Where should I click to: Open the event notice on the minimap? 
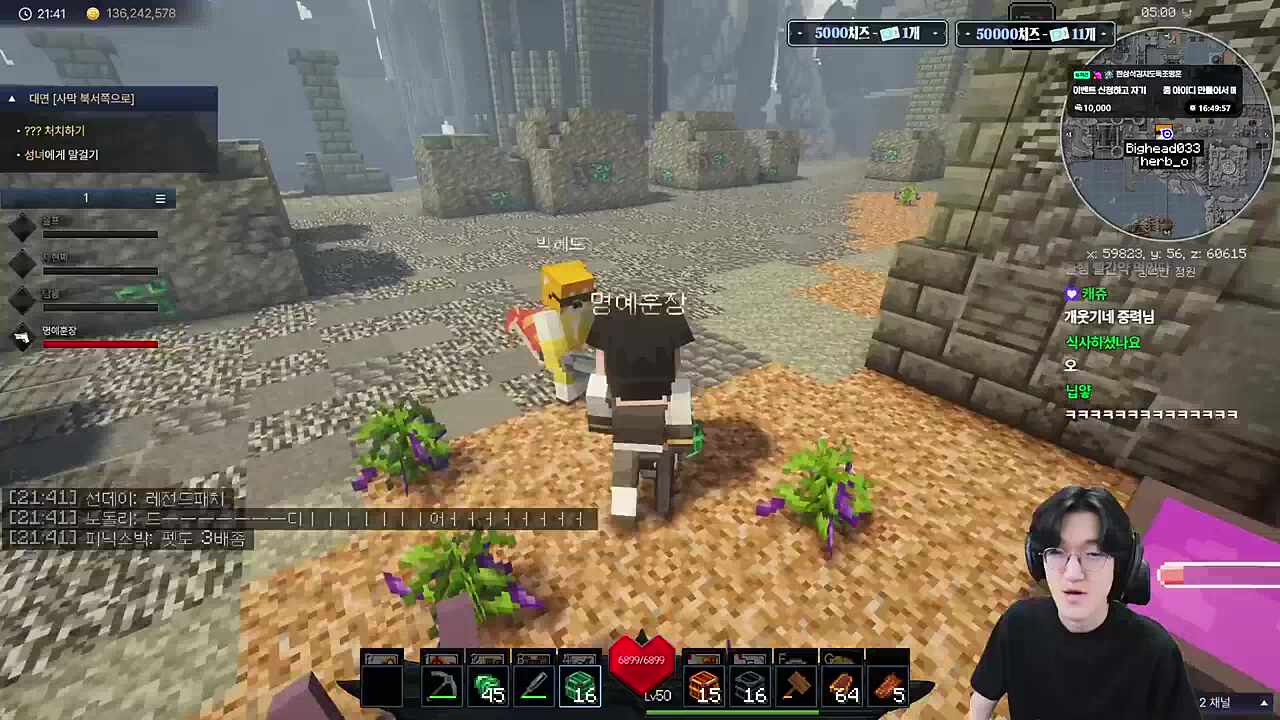point(1155,90)
